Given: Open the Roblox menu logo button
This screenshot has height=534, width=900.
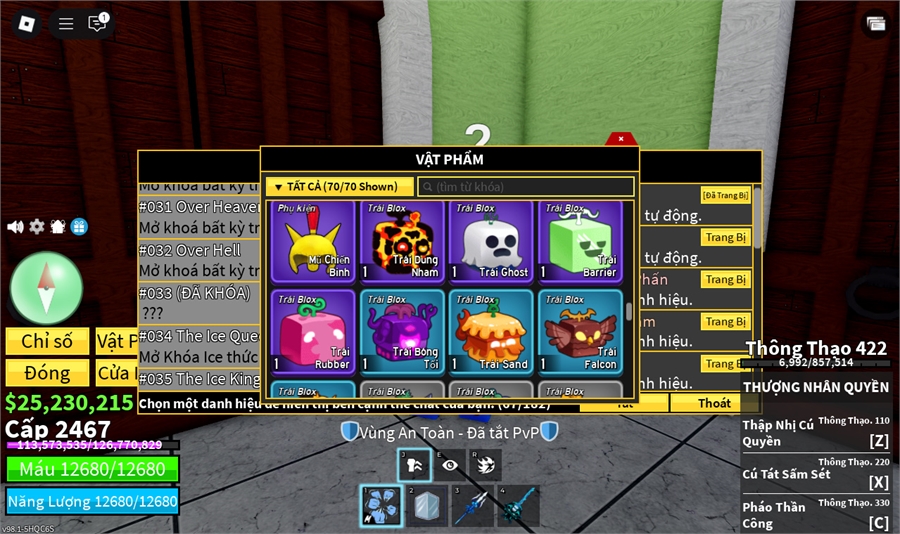Looking at the screenshot, I should pos(28,23).
